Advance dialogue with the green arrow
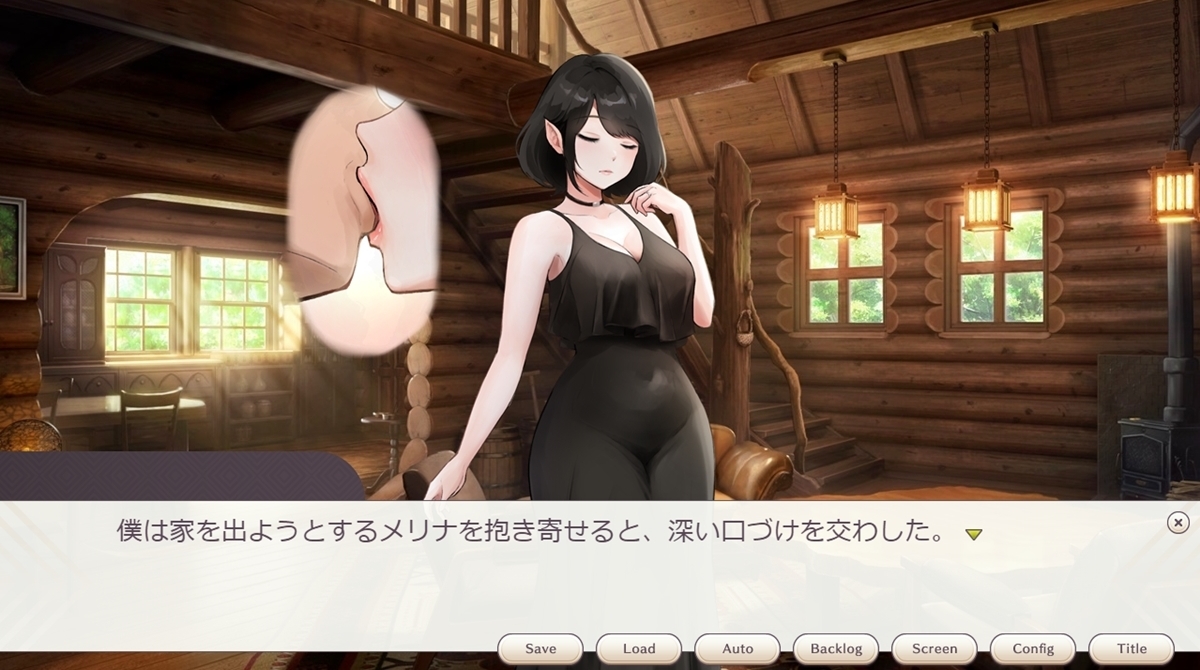Image resolution: width=1200 pixels, height=670 pixels. 973,534
